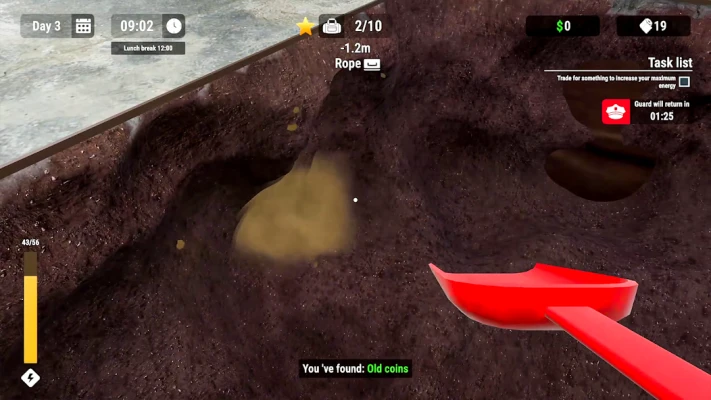This screenshot has height=400, width=711.
Task: Click the lightning bolt energy icon
Action: tap(30, 378)
